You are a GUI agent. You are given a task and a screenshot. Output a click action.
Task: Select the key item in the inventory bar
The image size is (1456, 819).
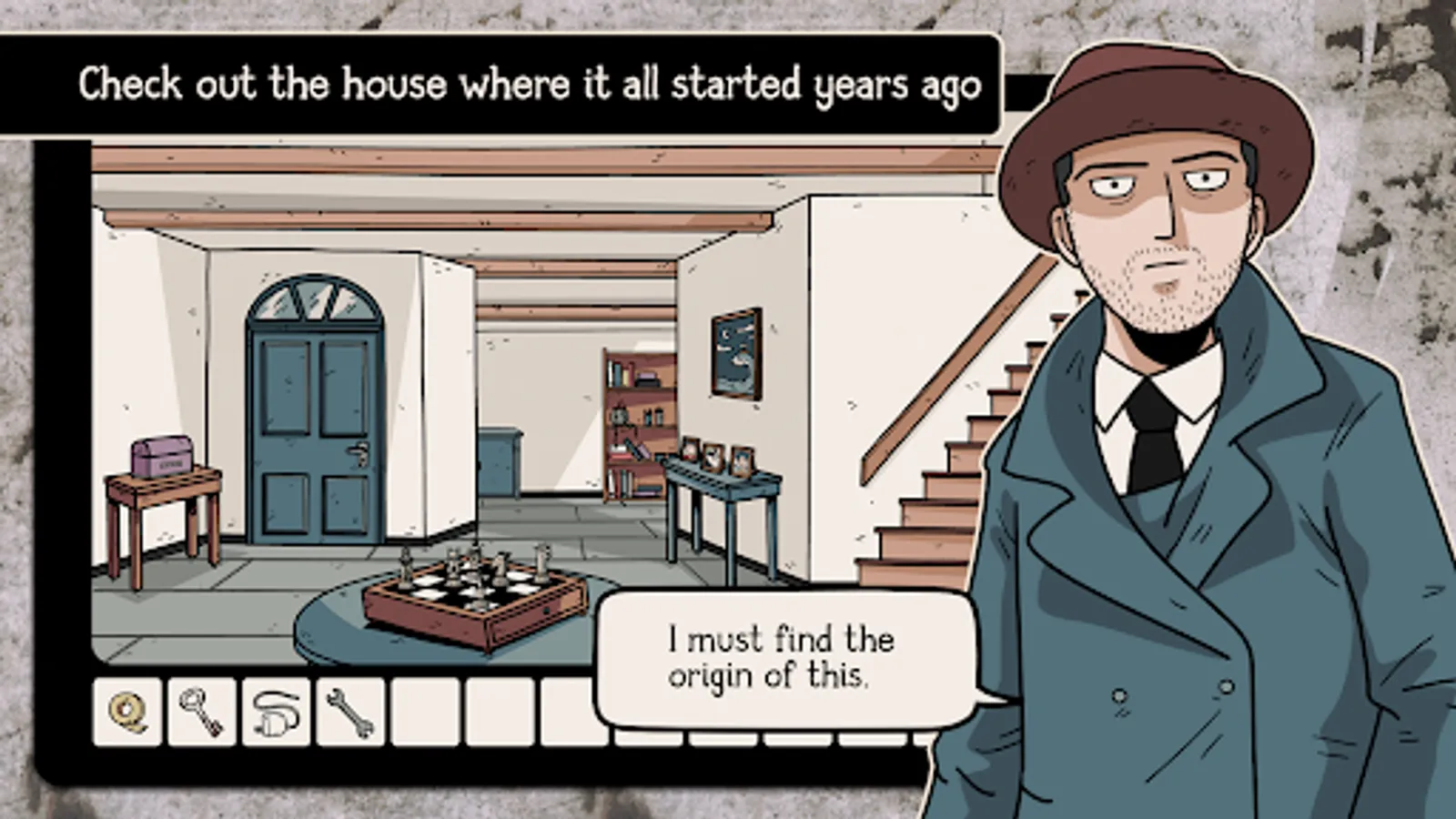(202, 713)
